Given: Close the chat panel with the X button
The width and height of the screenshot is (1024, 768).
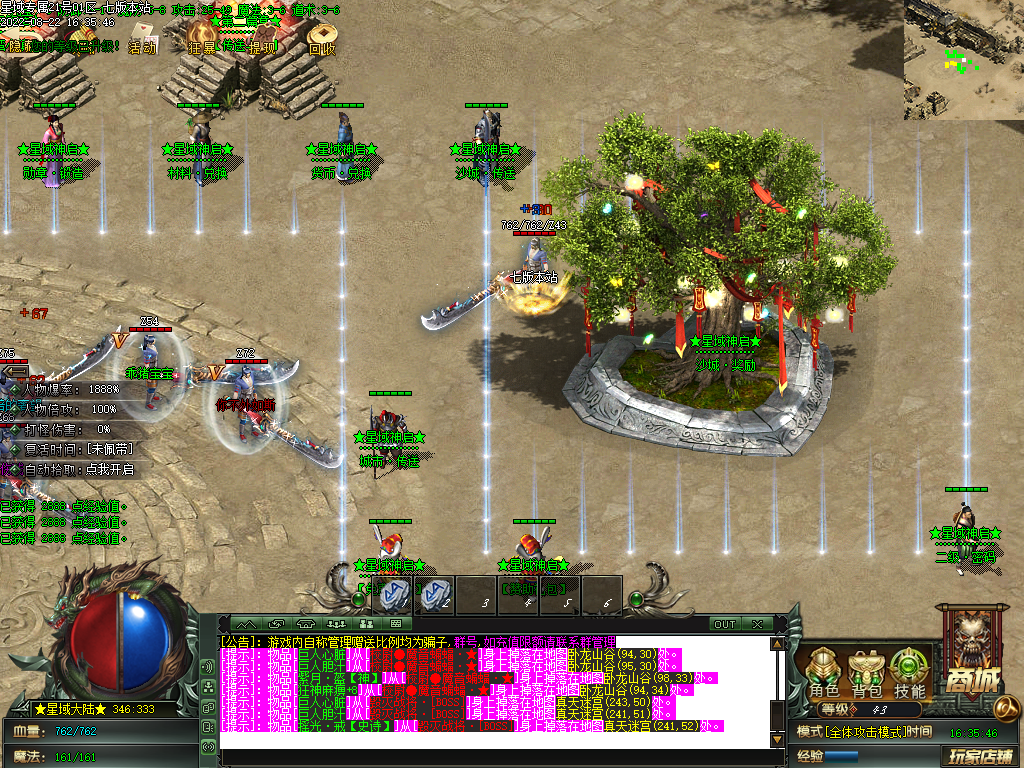Looking at the screenshot, I should point(758,624).
